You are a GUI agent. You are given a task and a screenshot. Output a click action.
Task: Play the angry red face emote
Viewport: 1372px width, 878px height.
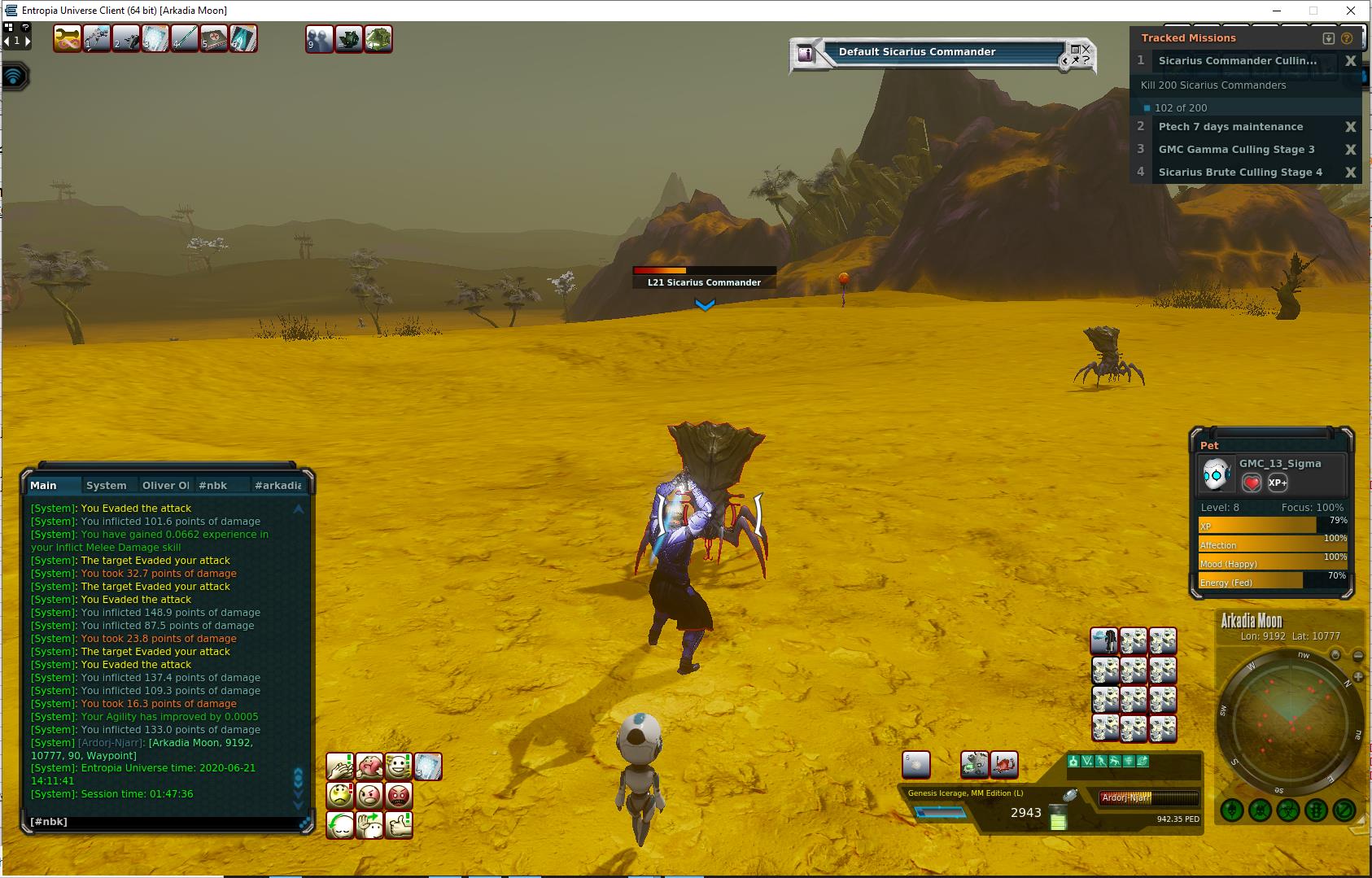(399, 795)
